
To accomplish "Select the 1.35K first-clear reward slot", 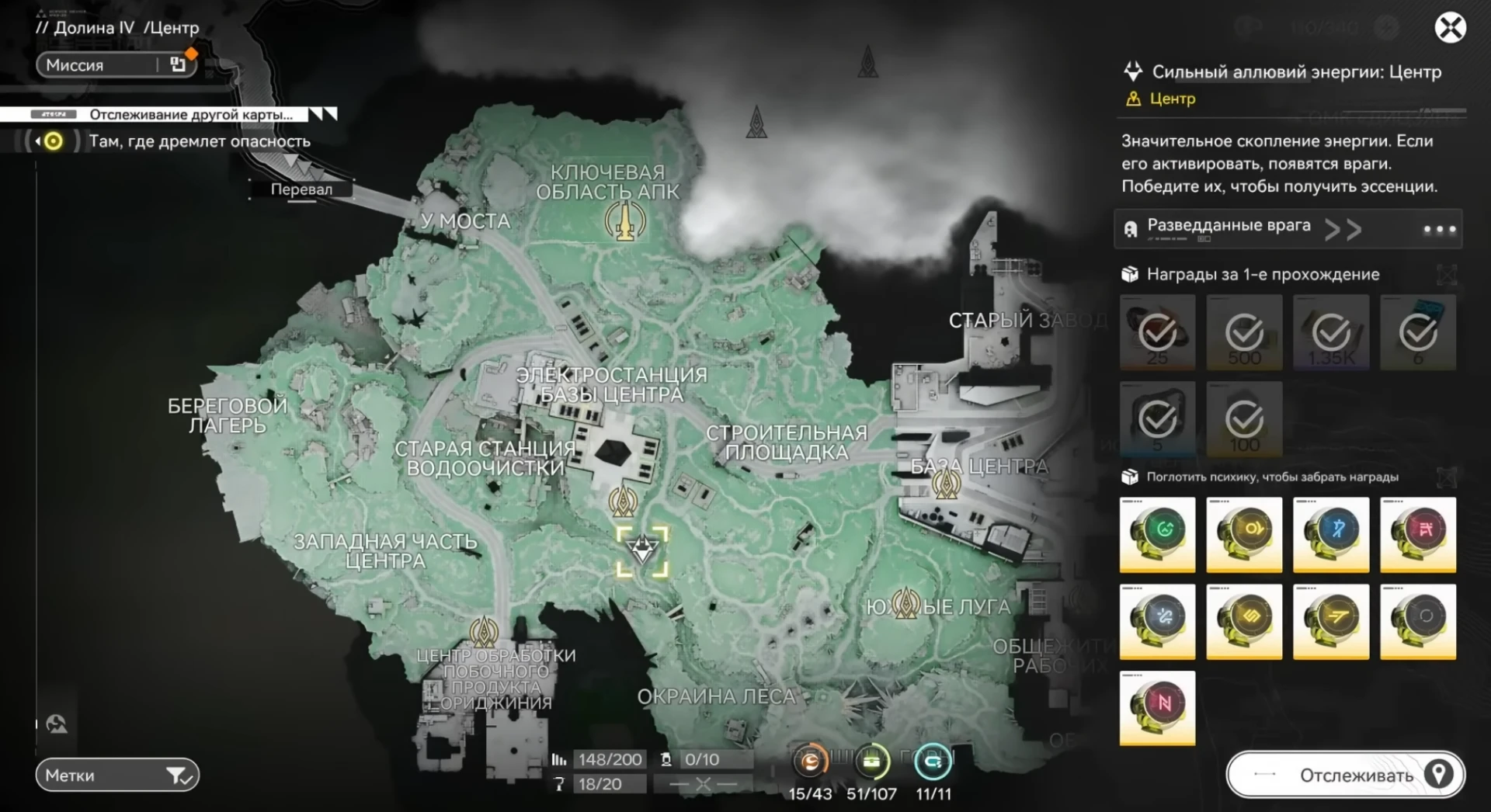I will pyautogui.click(x=1331, y=332).
